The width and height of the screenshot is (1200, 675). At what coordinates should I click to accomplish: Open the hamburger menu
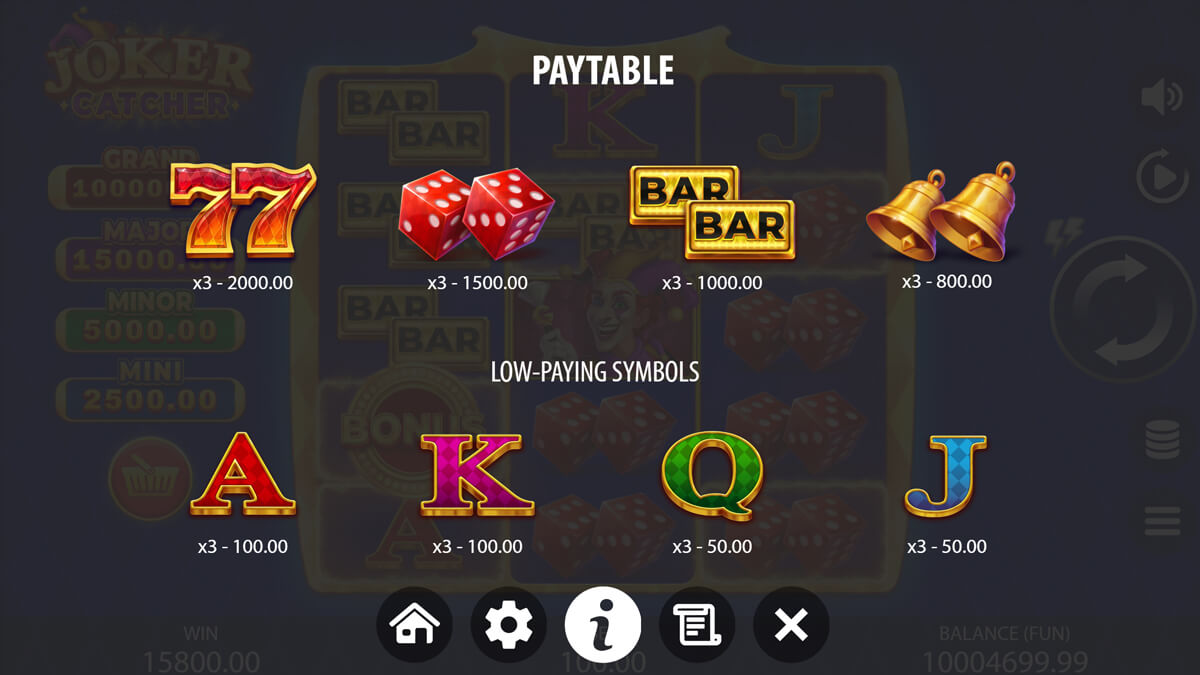click(x=1162, y=521)
